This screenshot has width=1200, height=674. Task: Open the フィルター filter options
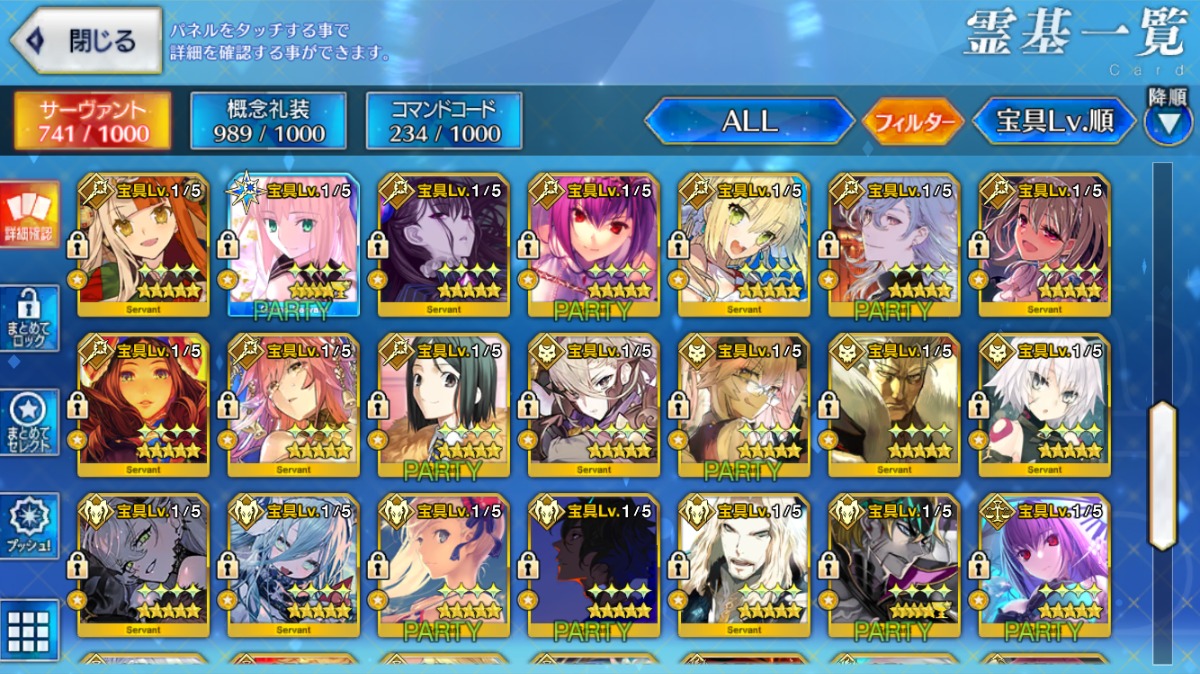coord(913,122)
